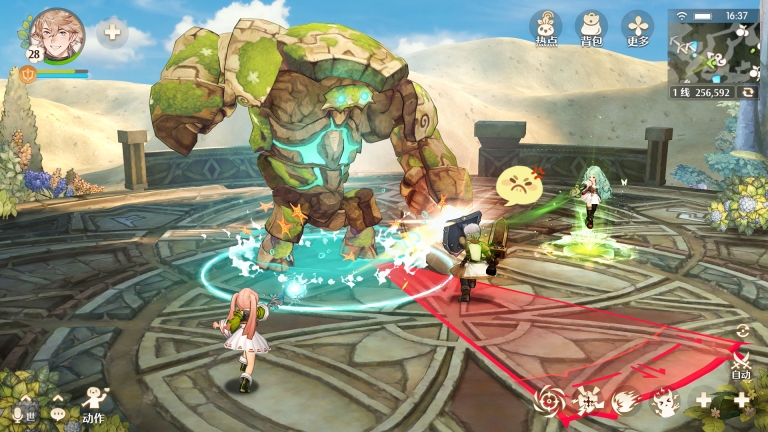Open the player character portrait
This screenshot has height=432, width=768.
[x=58, y=32]
